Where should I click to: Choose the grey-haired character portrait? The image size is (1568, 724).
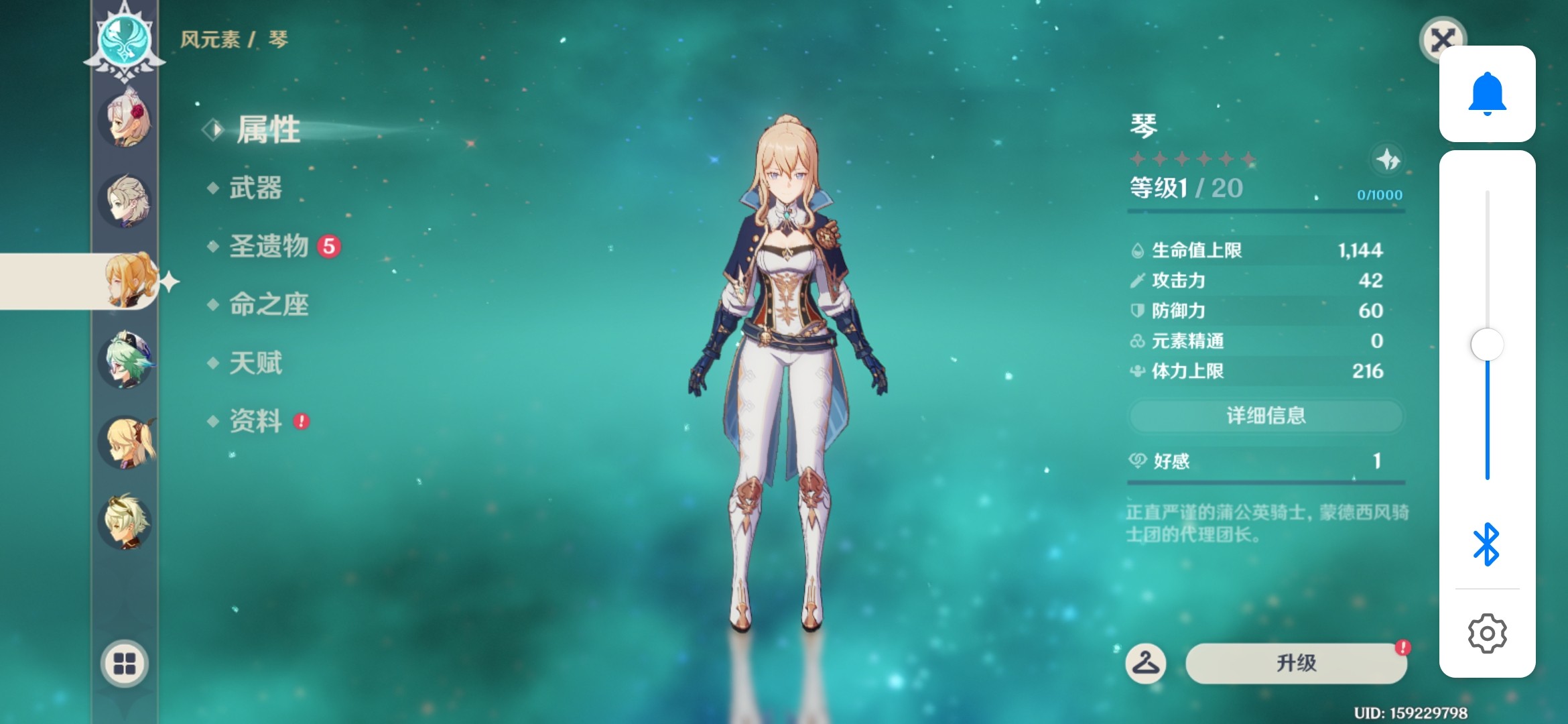(x=125, y=201)
